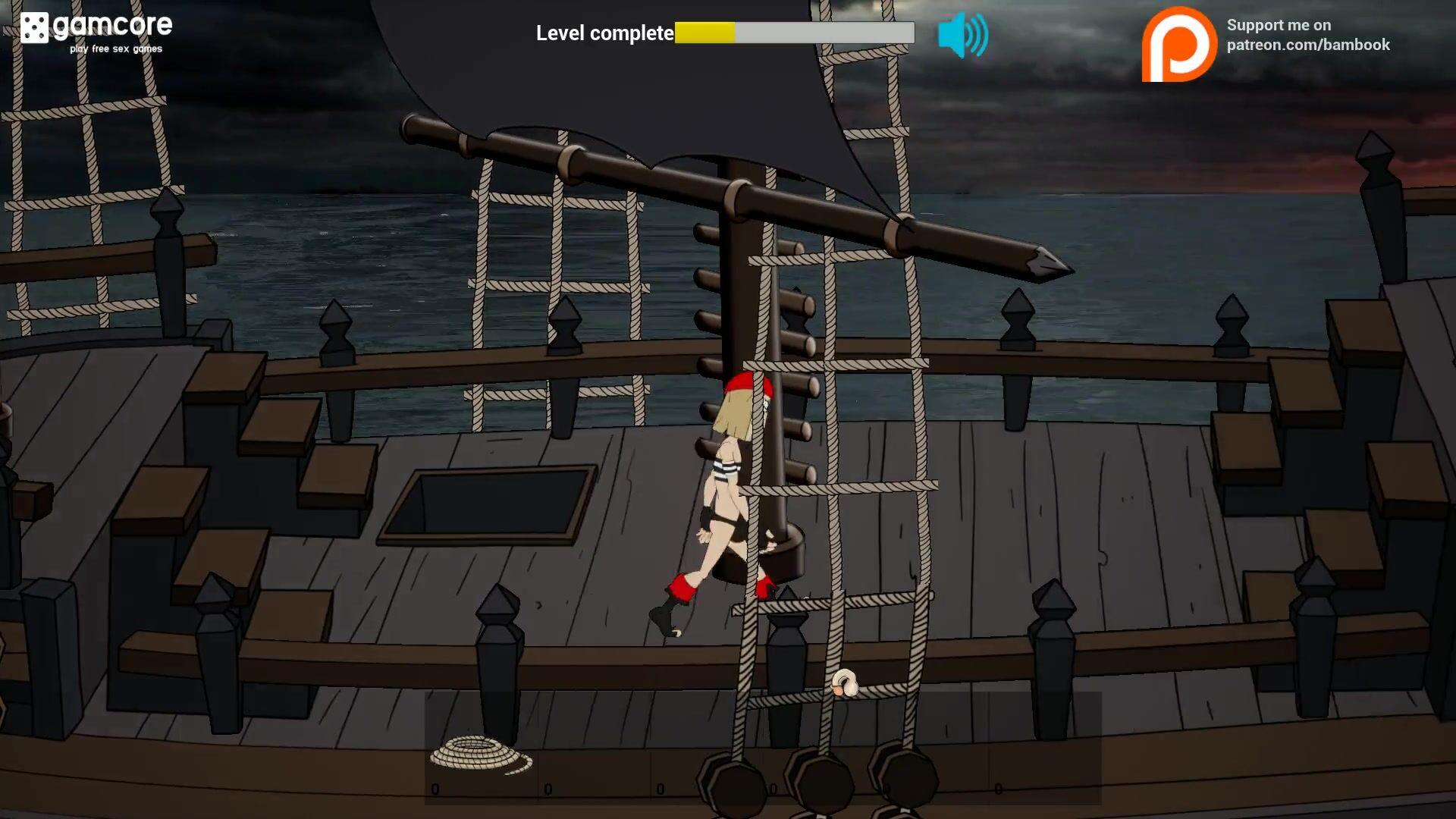The width and height of the screenshot is (1456, 819).
Task: Click the first zero counter at bottom
Action: point(435,789)
